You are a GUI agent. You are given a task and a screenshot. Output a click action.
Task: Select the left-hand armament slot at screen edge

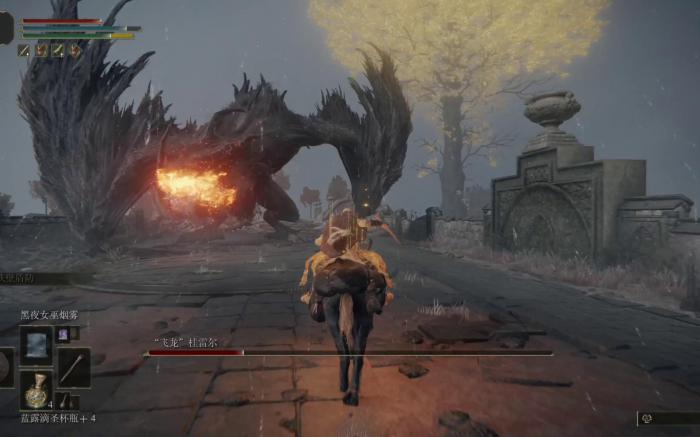pos(5,367)
